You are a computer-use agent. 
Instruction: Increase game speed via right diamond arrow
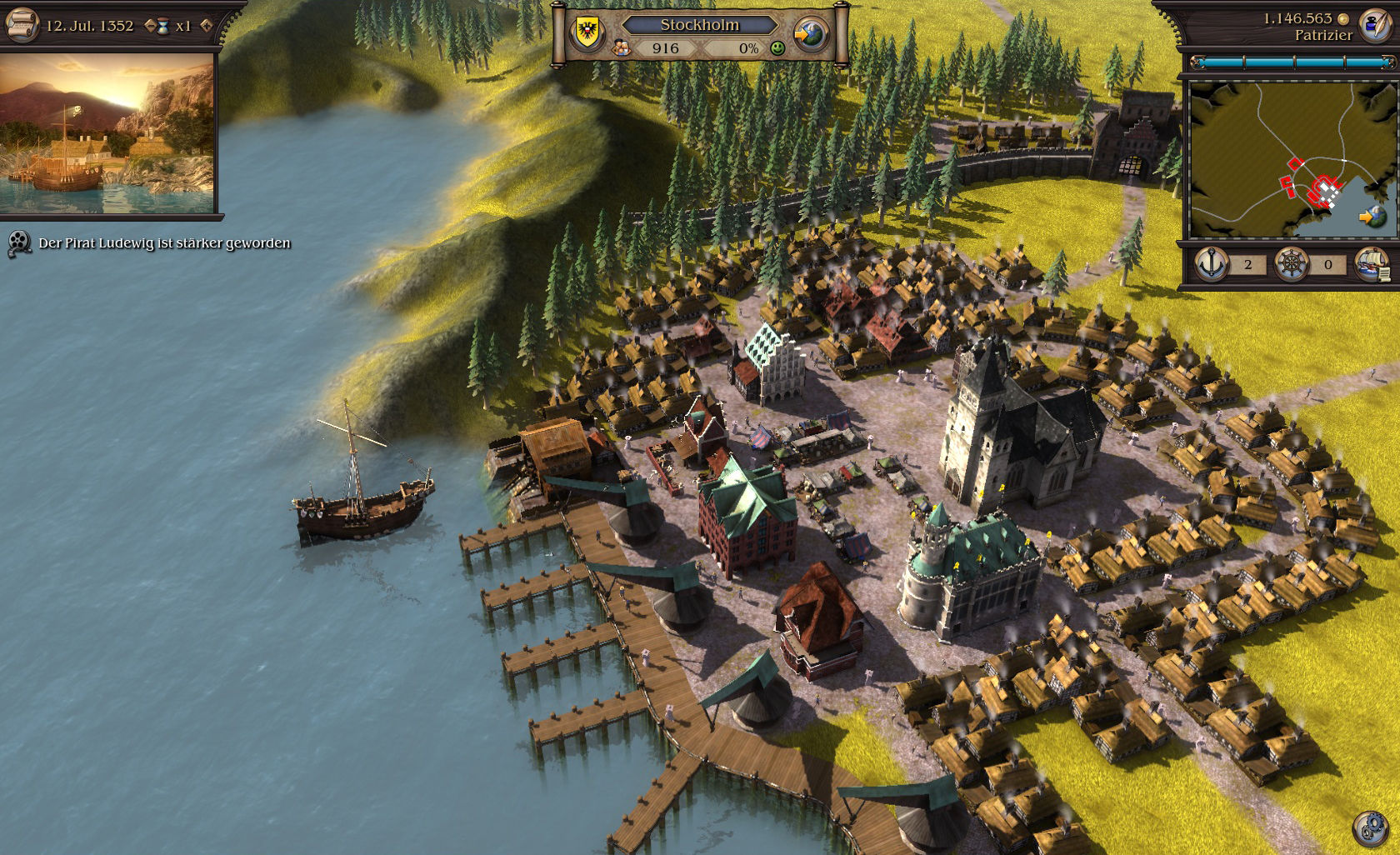point(206,25)
